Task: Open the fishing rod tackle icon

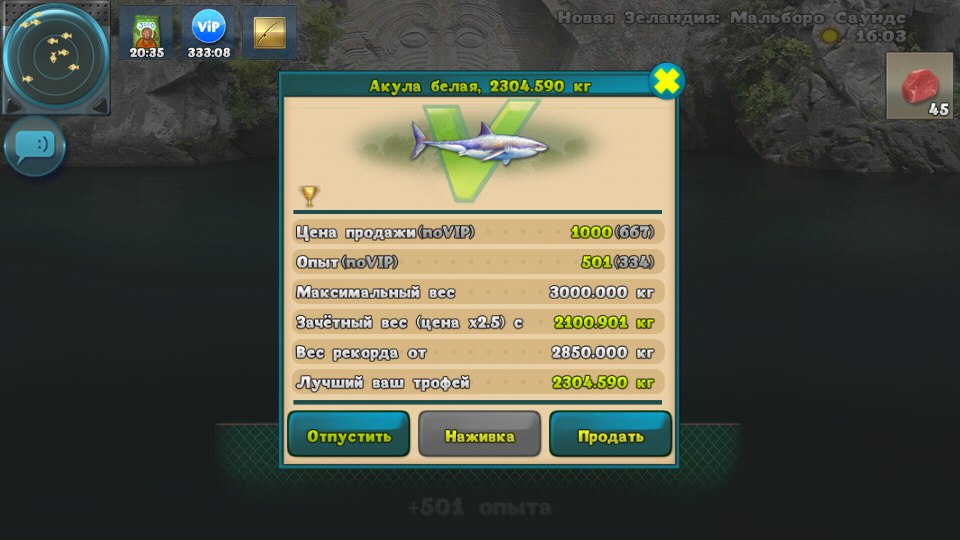Action: pos(269,32)
